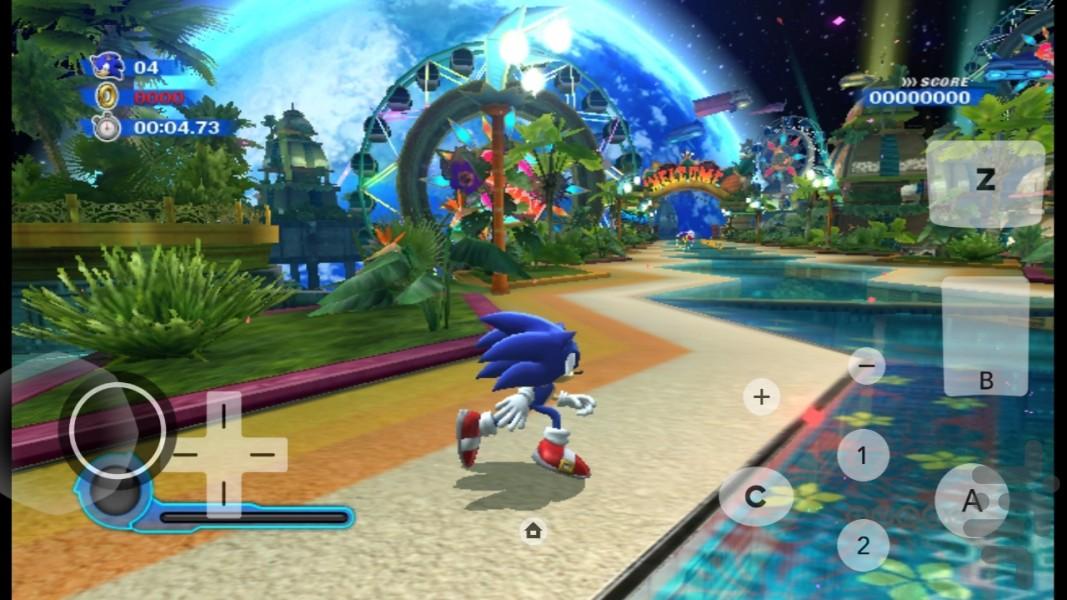Tap the Z touch button
Screen dimensions: 1067x600
pos(985,182)
